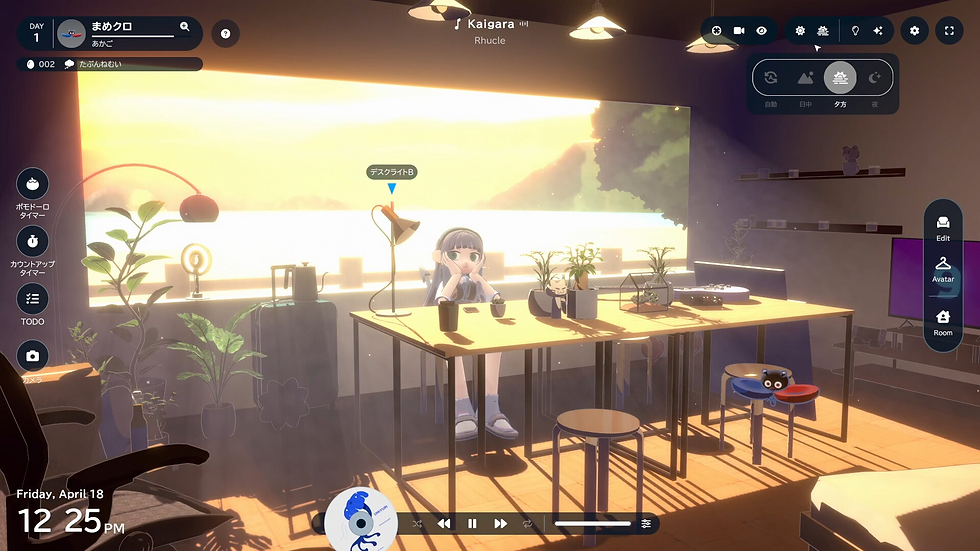Image resolution: width=980 pixels, height=551 pixels.
Task: Switch time of day to 日中 daytime
Action: [x=806, y=78]
